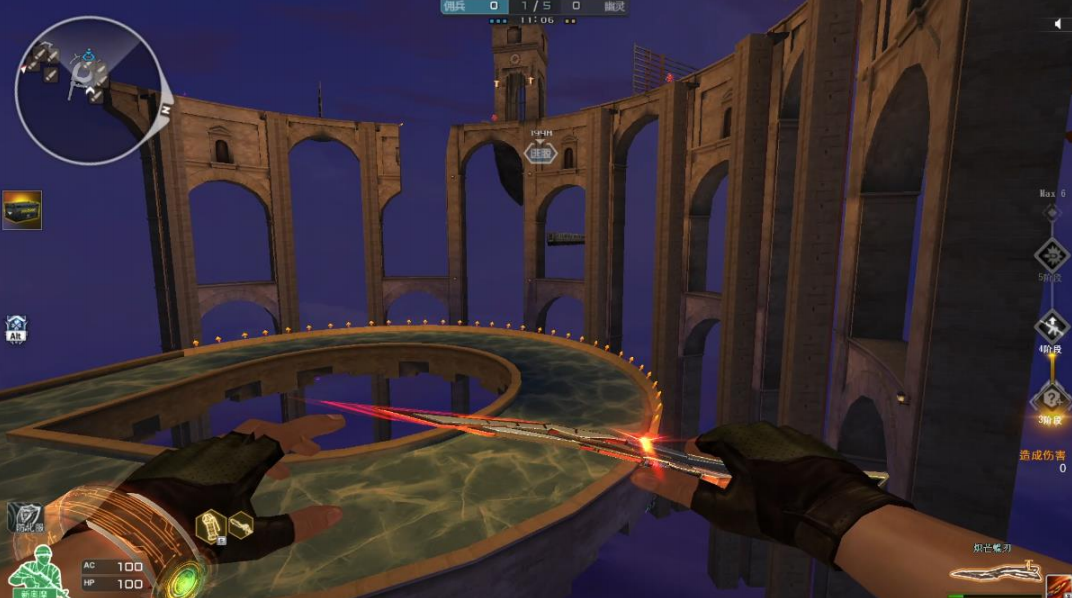
Task: Select the 3阶段 question mark stage icon
Action: click(1051, 398)
